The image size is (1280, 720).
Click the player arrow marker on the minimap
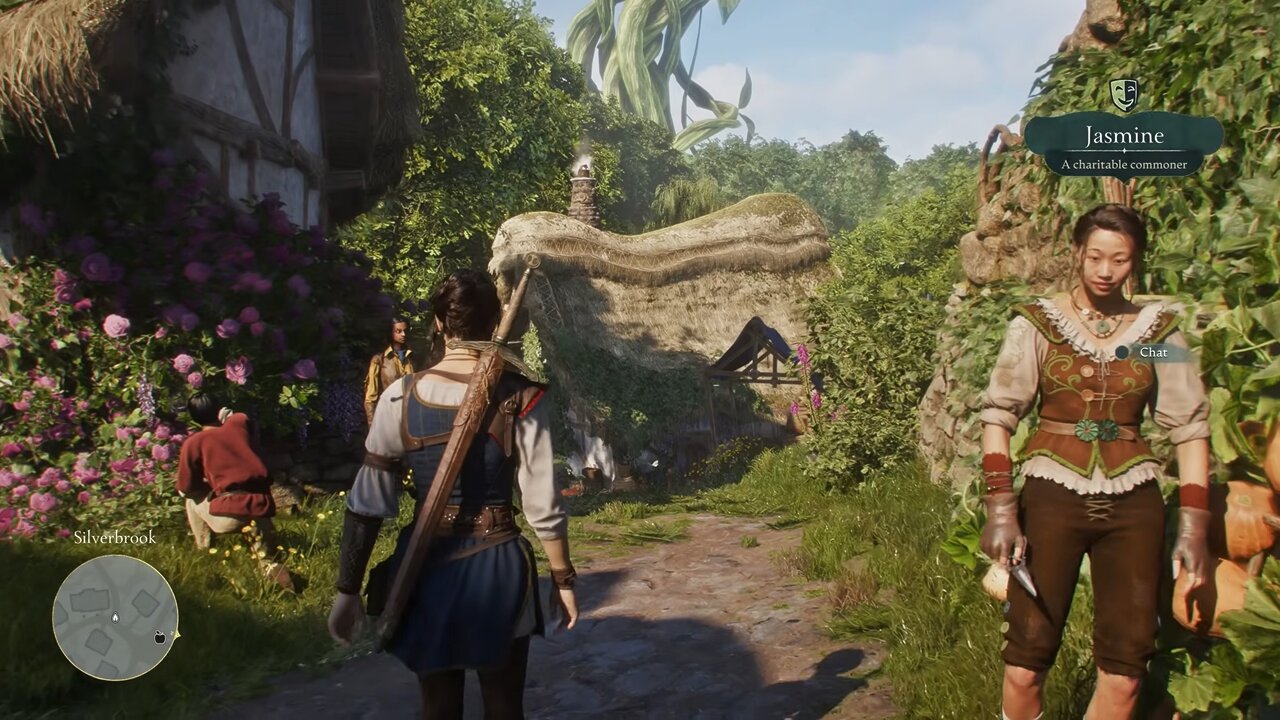click(x=115, y=617)
